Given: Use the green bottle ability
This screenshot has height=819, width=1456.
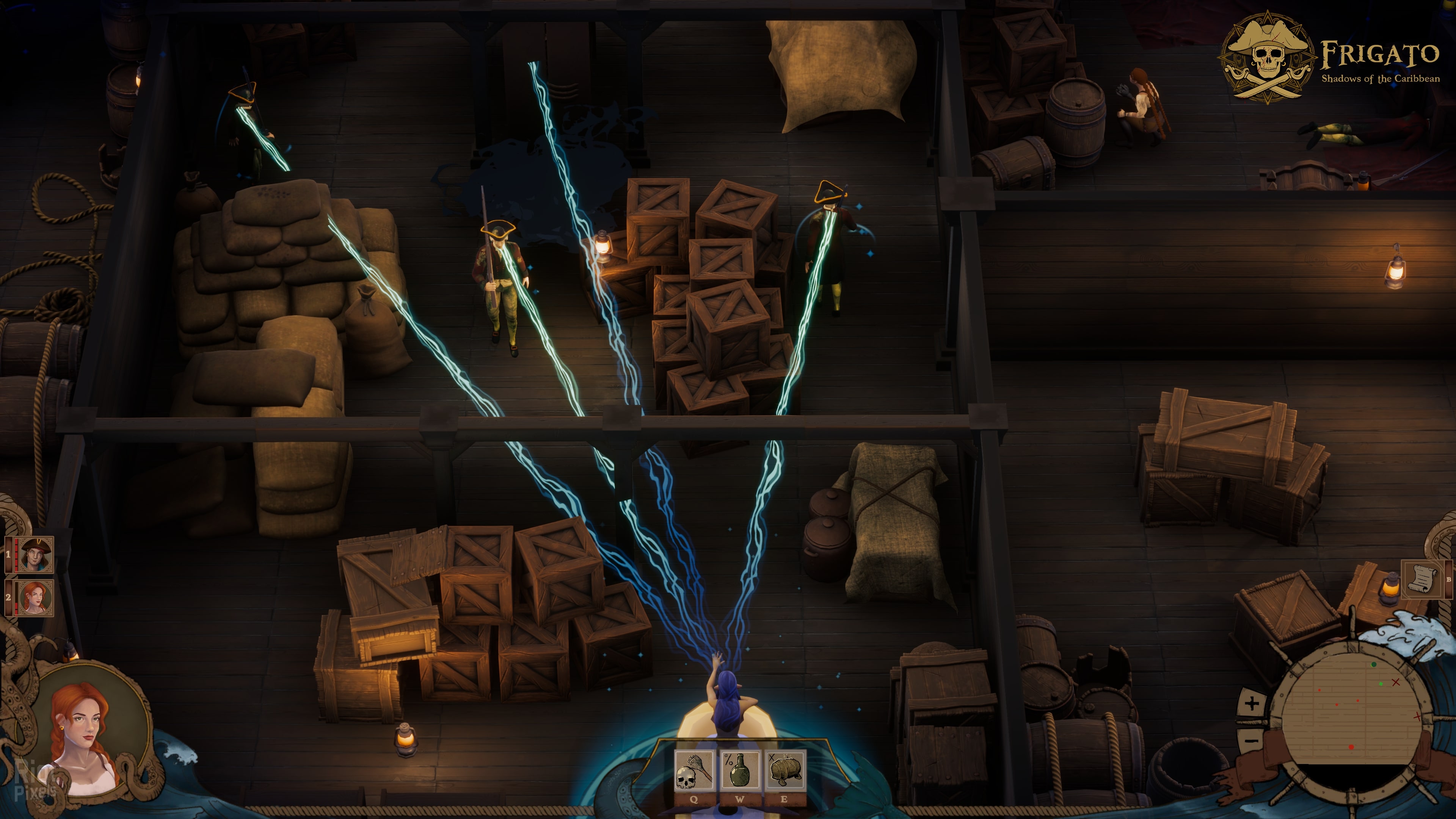Looking at the screenshot, I should click(739, 770).
